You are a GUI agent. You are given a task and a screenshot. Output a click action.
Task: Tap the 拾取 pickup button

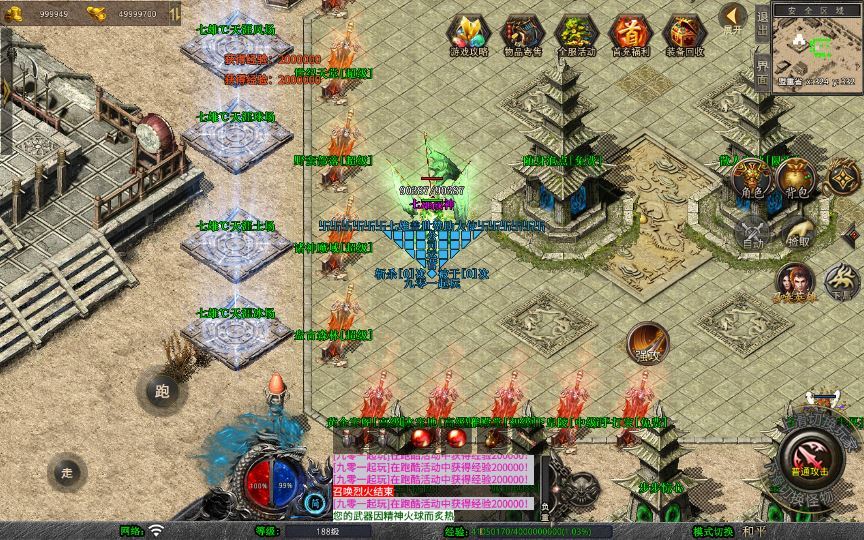[797, 231]
